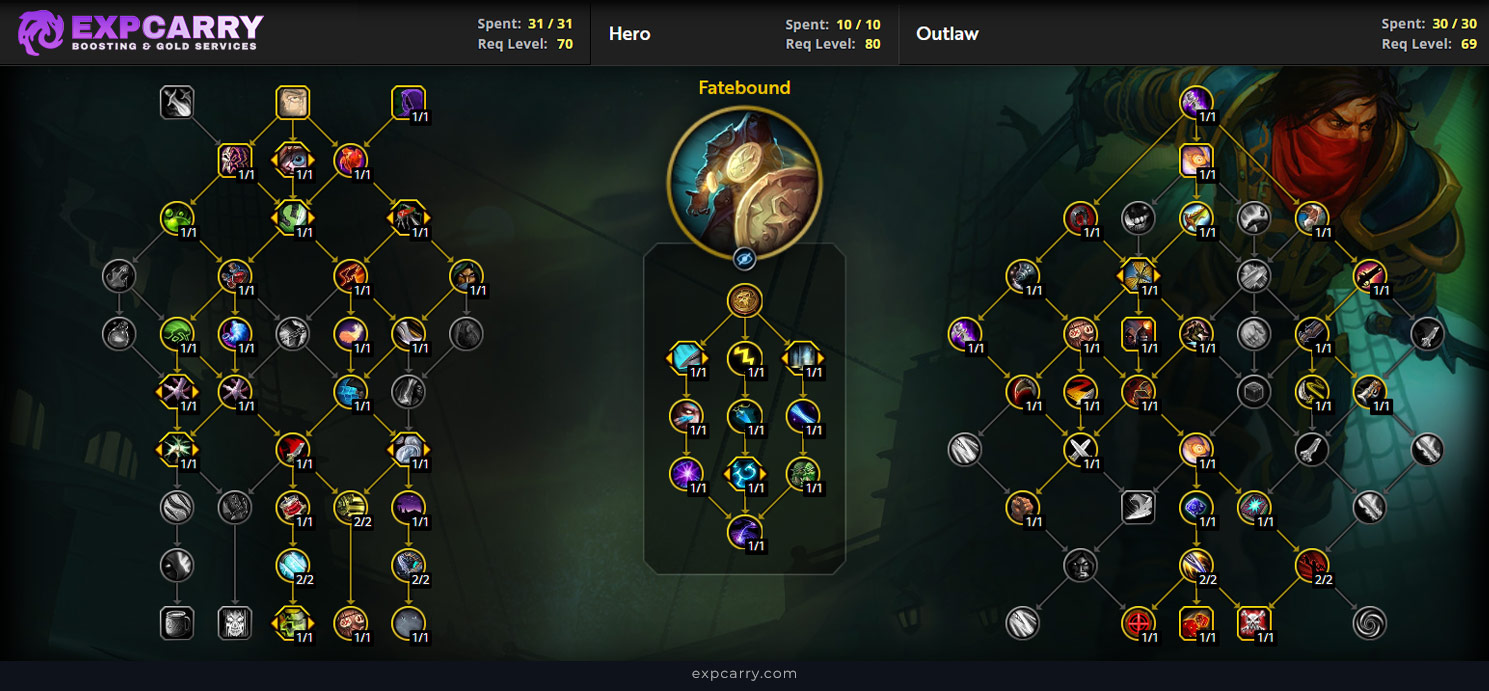Pick the red crosshair Outlaw talent
The height and width of the screenshot is (691, 1489).
click(x=1138, y=623)
